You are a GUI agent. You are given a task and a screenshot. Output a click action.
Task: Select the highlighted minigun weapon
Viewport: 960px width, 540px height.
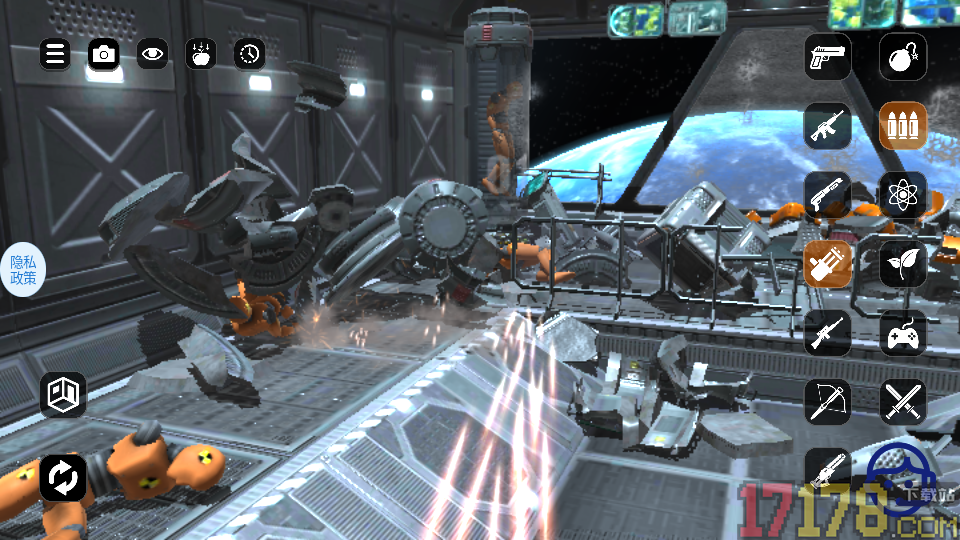point(828,263)
